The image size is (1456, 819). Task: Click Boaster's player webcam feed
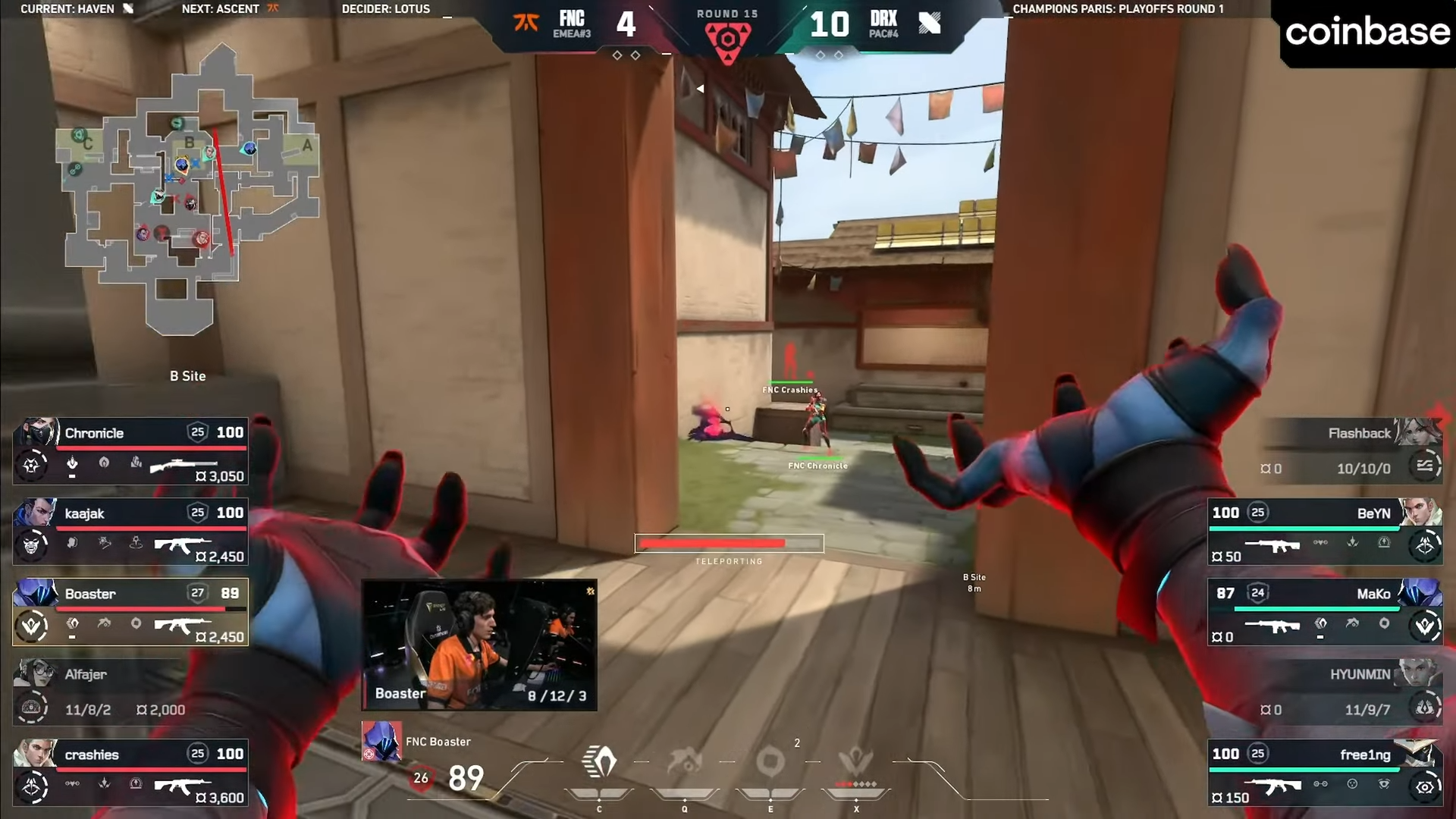click(x=479, y=645)
